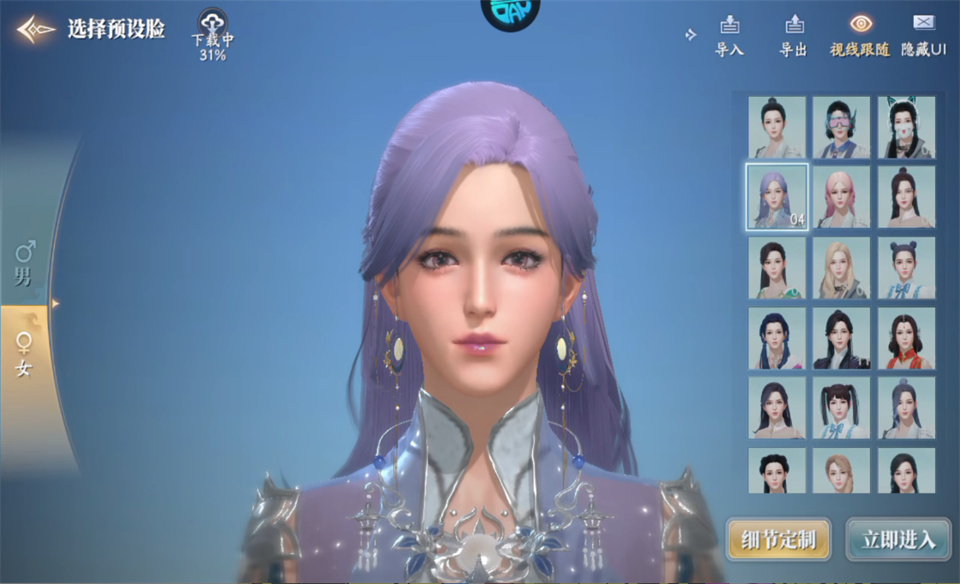Click the round overlay badge at top center
Screen dimensions: 960x584
coord(510,10)
